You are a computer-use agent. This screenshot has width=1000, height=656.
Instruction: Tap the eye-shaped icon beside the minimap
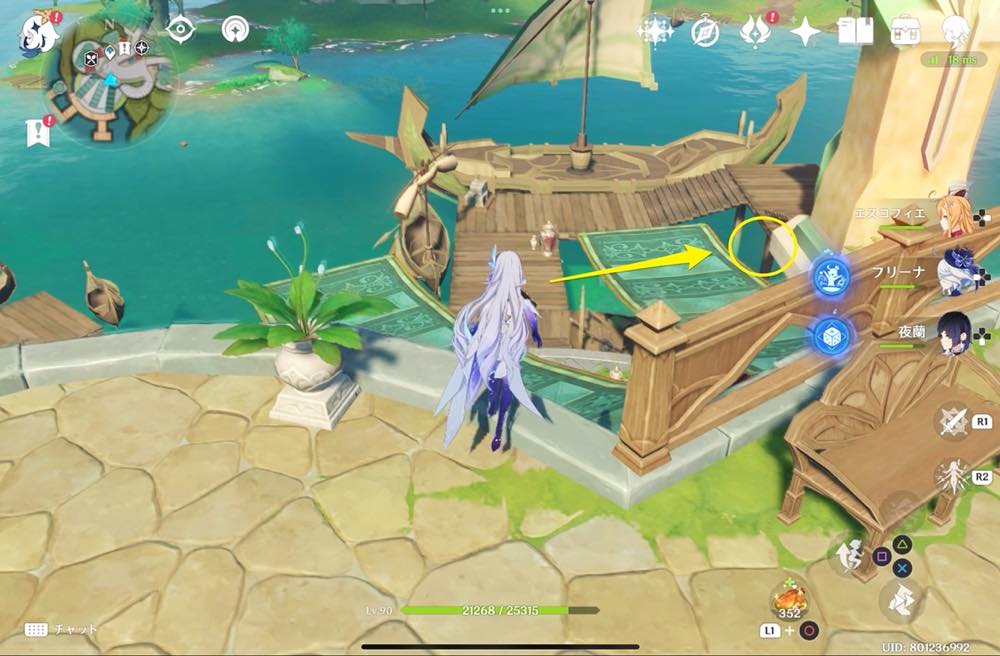180,30
